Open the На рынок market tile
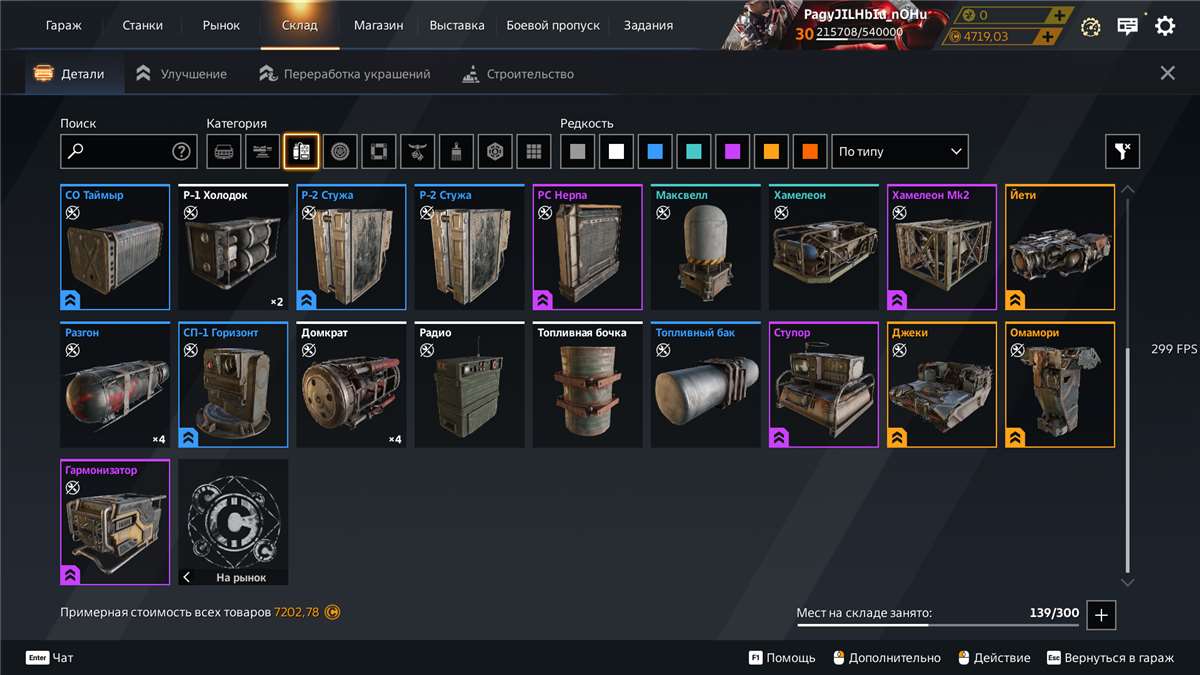This screenshot has width=1200, height=675. point(233,522)
